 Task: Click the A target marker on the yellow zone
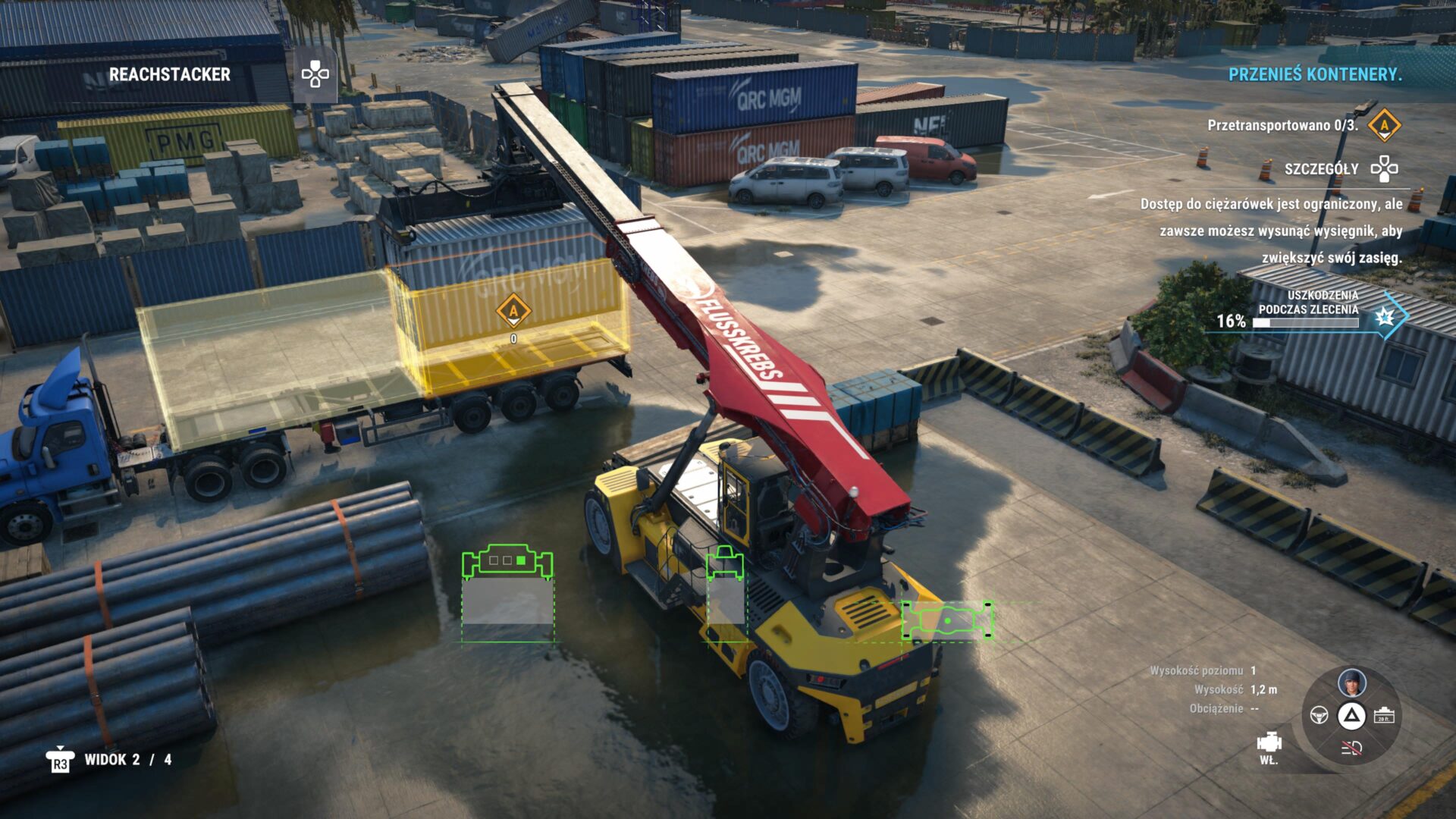tap(513, 310)
